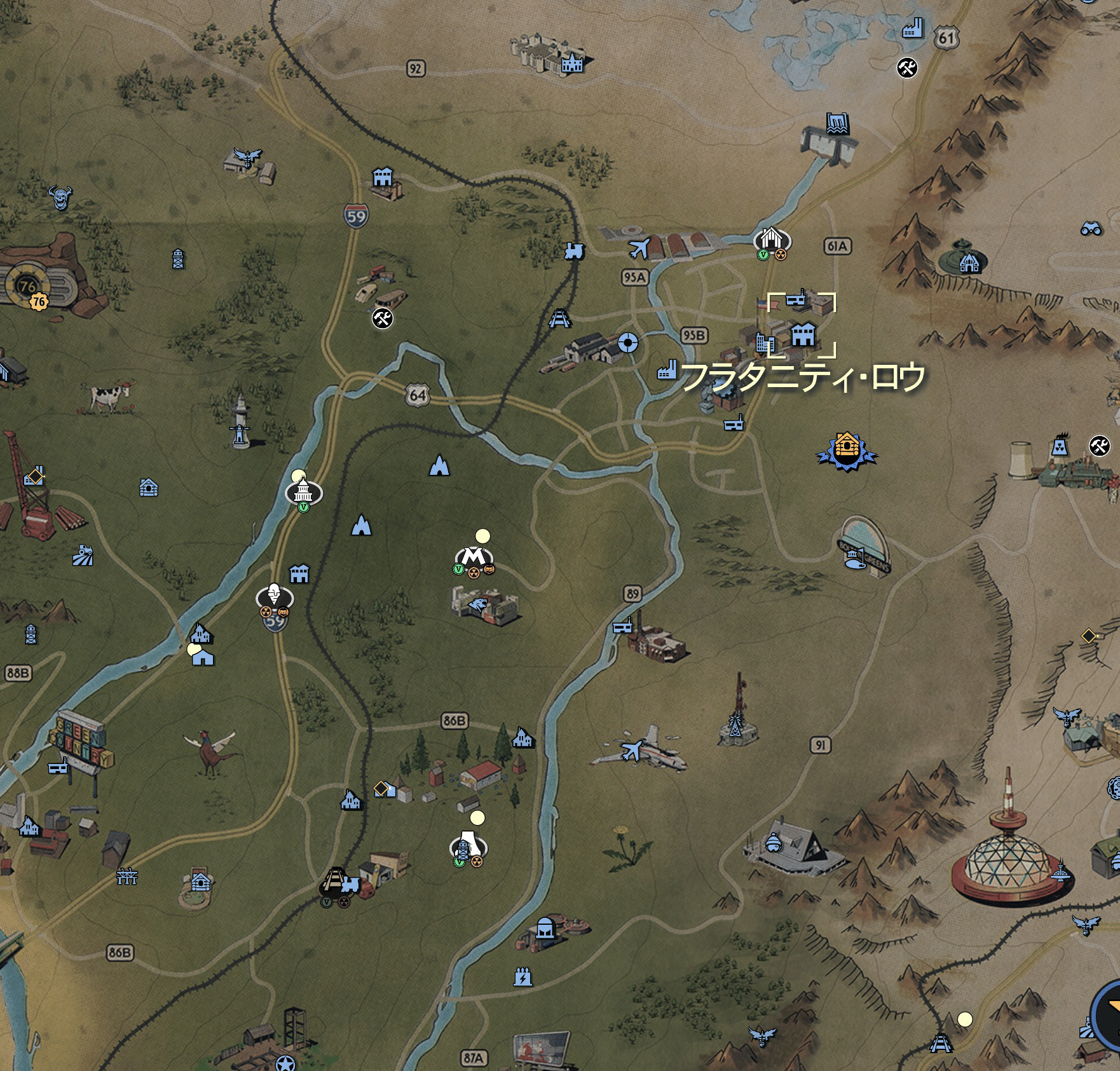Choose the crashed plane location marker
The width and height of the screenshot is (1120, 1071).
(631, 751)
